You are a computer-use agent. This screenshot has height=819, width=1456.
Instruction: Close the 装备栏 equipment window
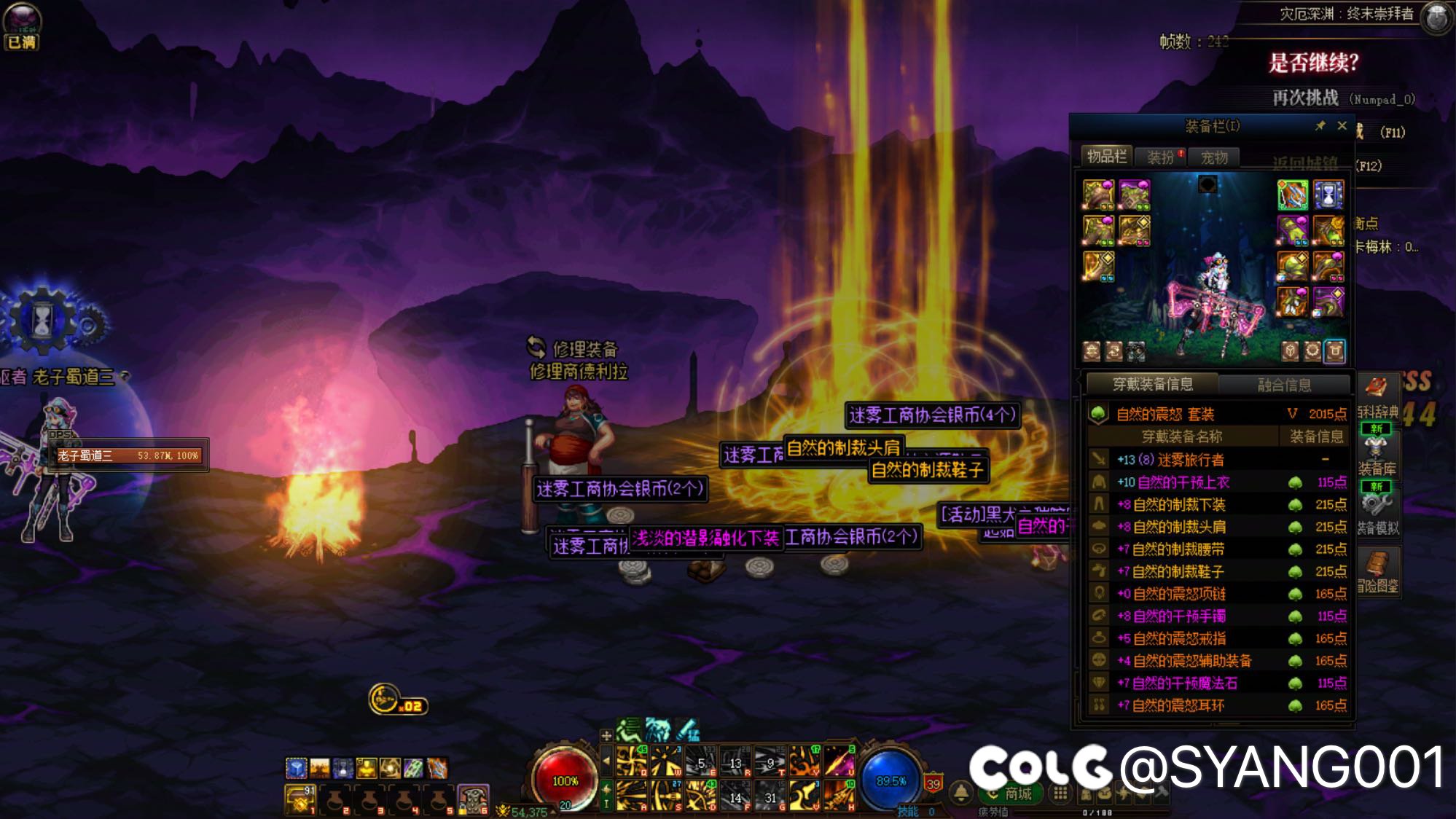pos(1342,125)
